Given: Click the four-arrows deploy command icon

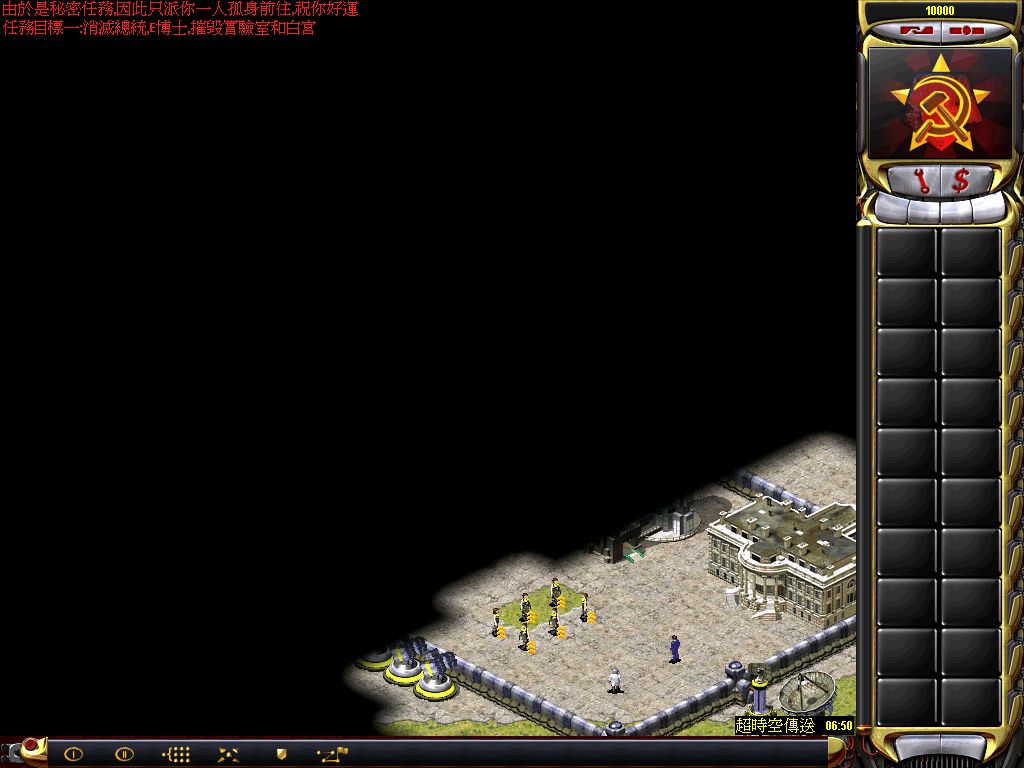Looking at the screenshot, I should (228, 754).
